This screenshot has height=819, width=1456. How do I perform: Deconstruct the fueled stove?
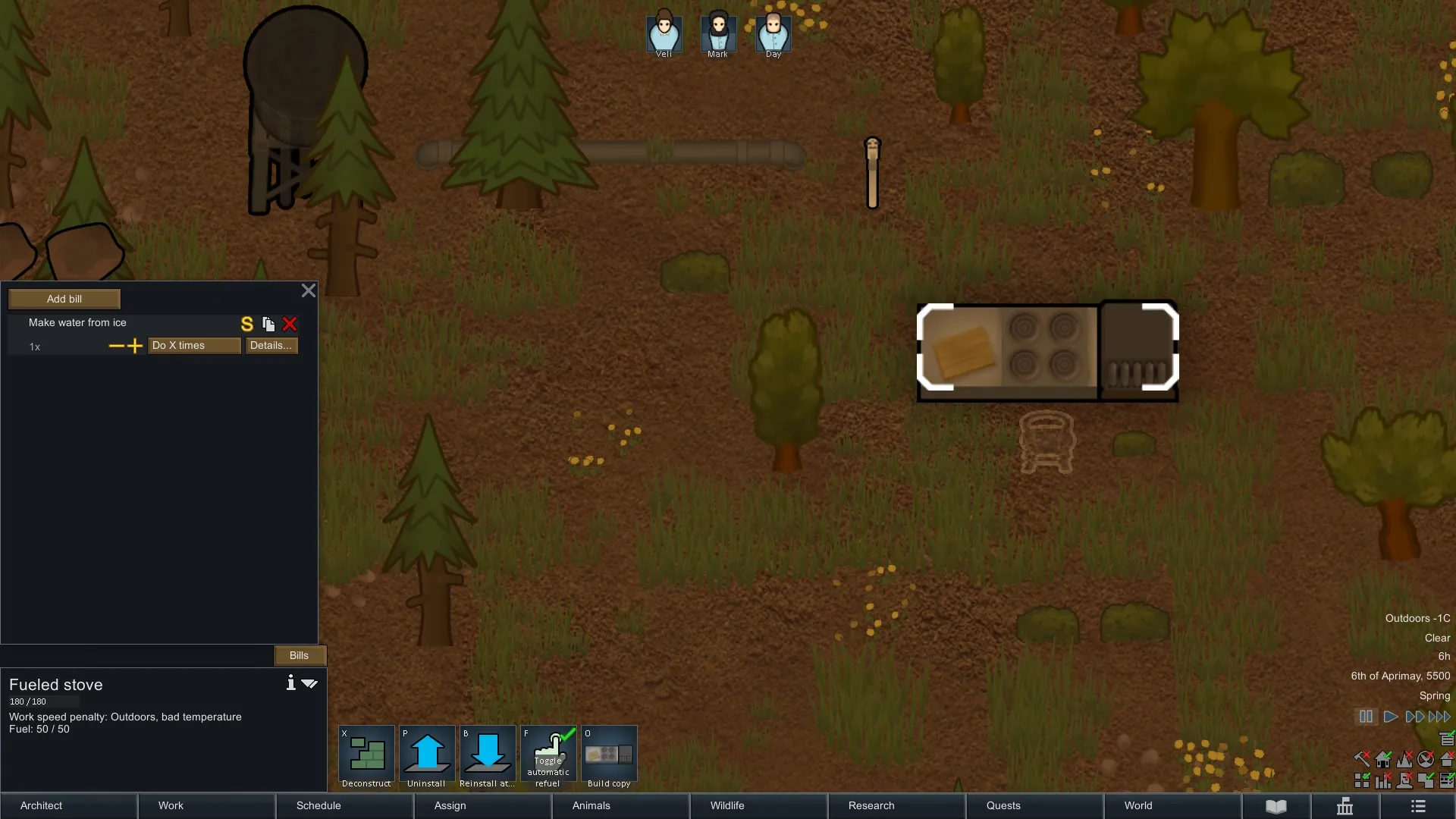pos(366,757)
